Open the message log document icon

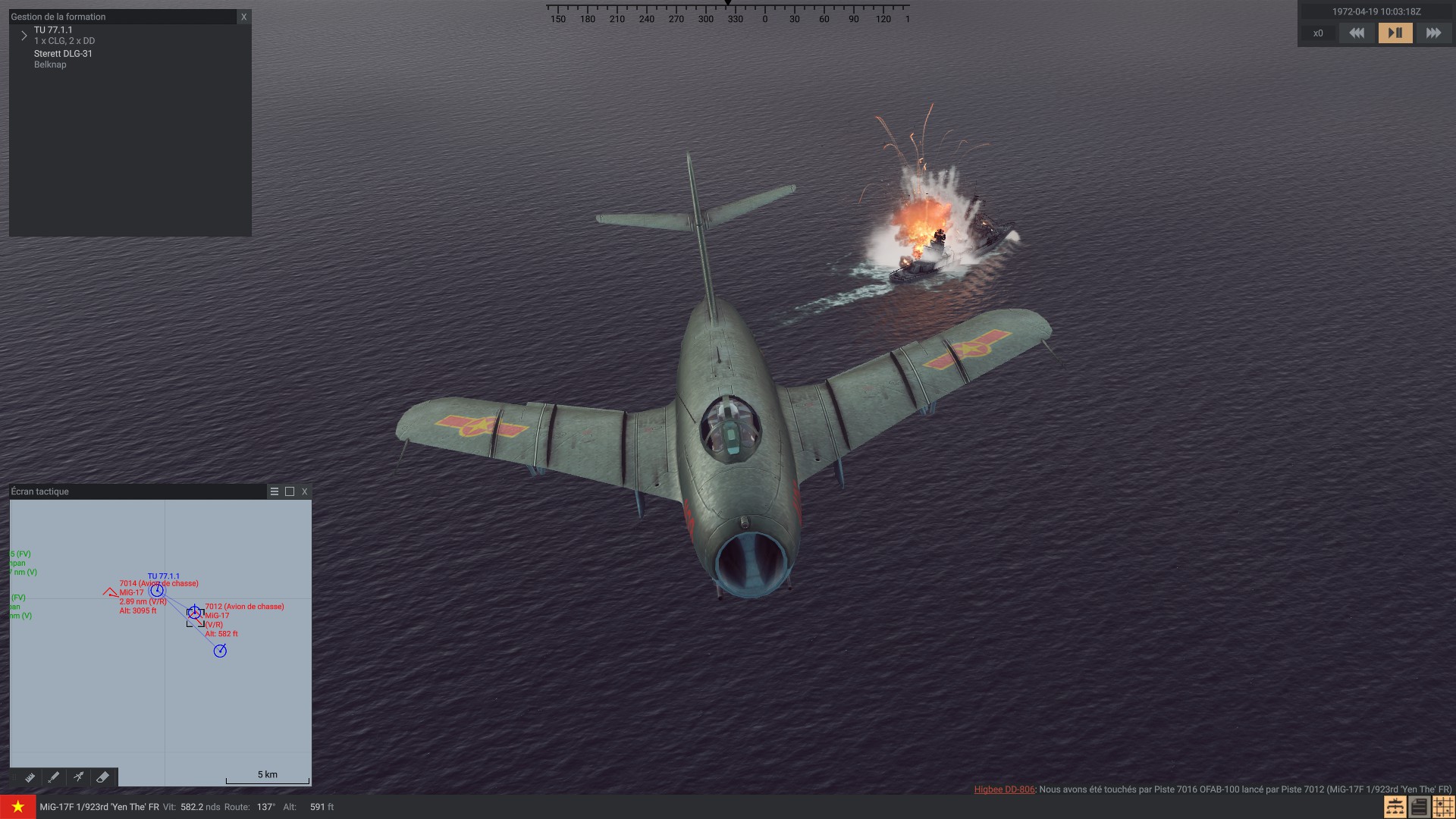[1419, 807]
